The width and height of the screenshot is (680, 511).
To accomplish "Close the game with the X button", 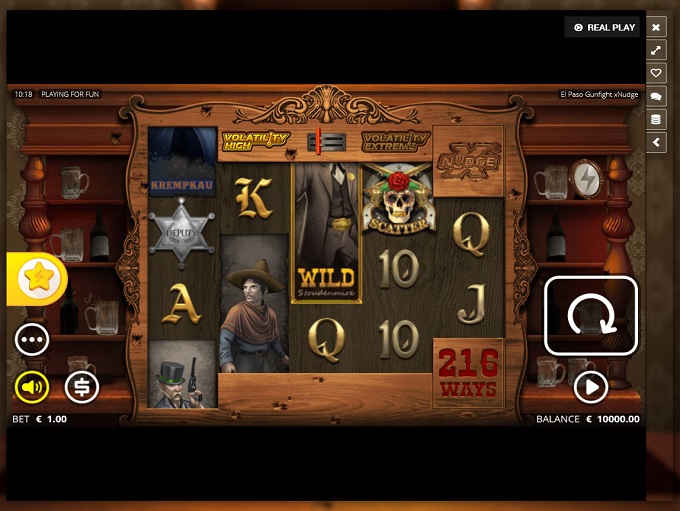I will [x=656, y=27].
